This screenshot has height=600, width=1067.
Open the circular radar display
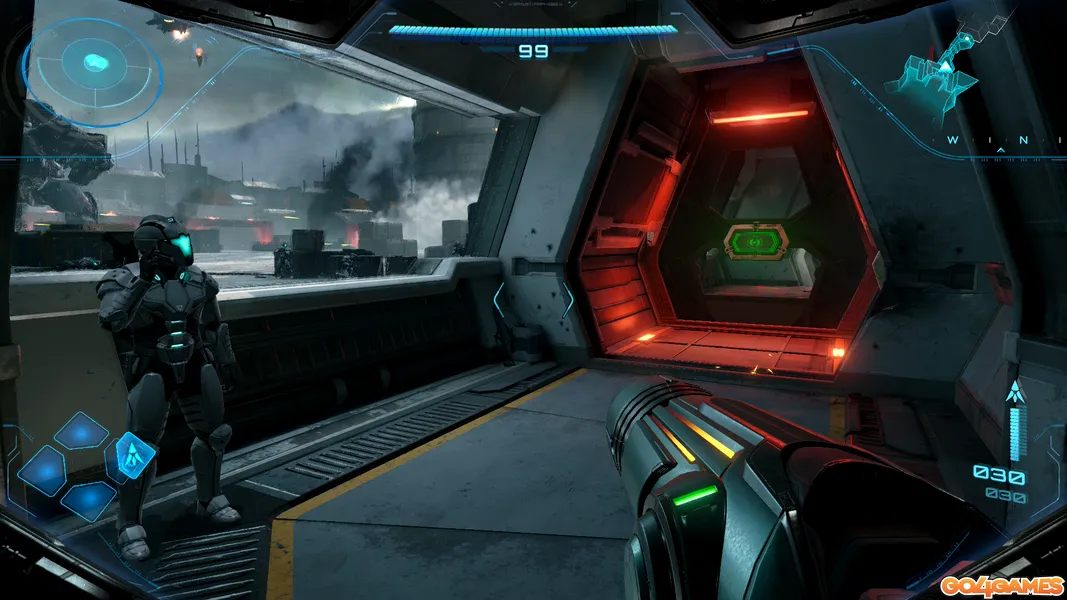tap(93, 65)
